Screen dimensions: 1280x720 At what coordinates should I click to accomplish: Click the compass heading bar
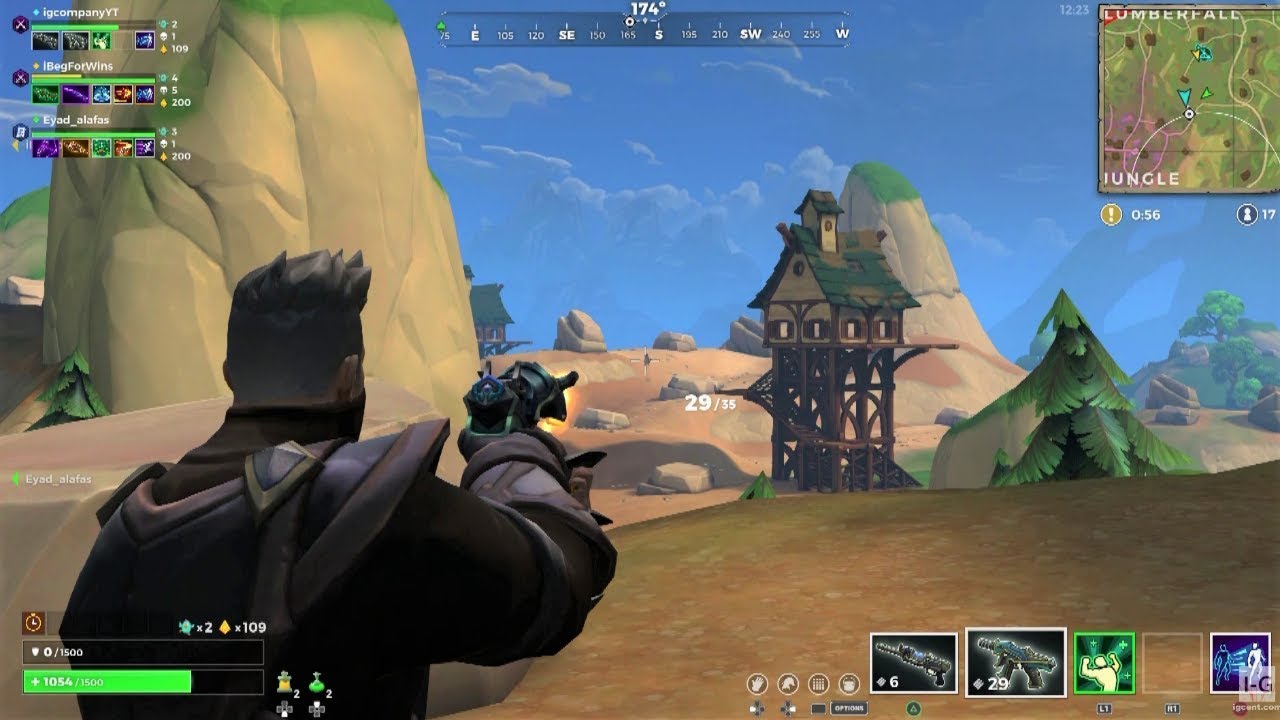(x=644, y=34)
